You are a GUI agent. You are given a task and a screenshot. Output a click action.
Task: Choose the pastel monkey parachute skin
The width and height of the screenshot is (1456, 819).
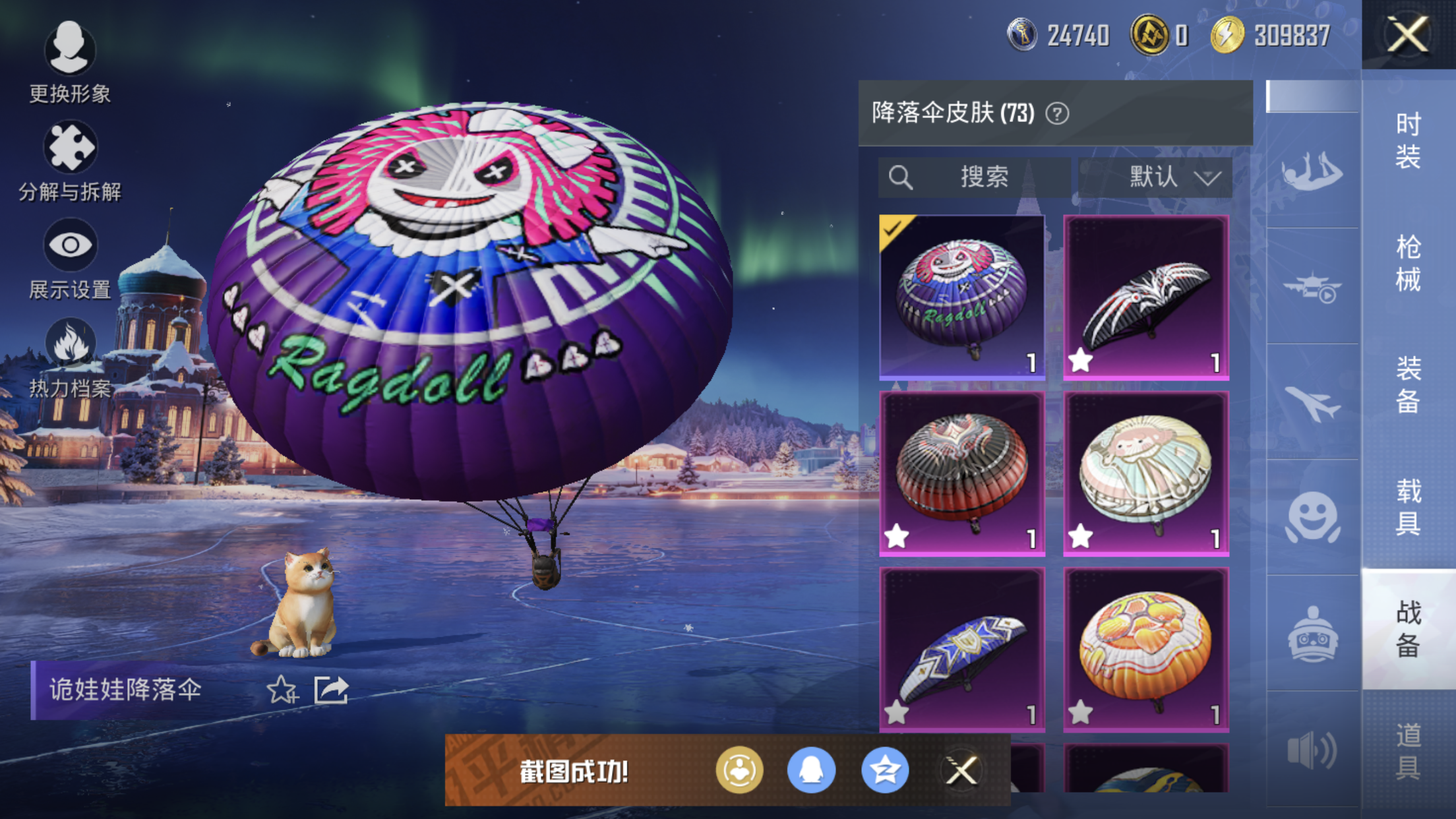[x=1146, y=473]
